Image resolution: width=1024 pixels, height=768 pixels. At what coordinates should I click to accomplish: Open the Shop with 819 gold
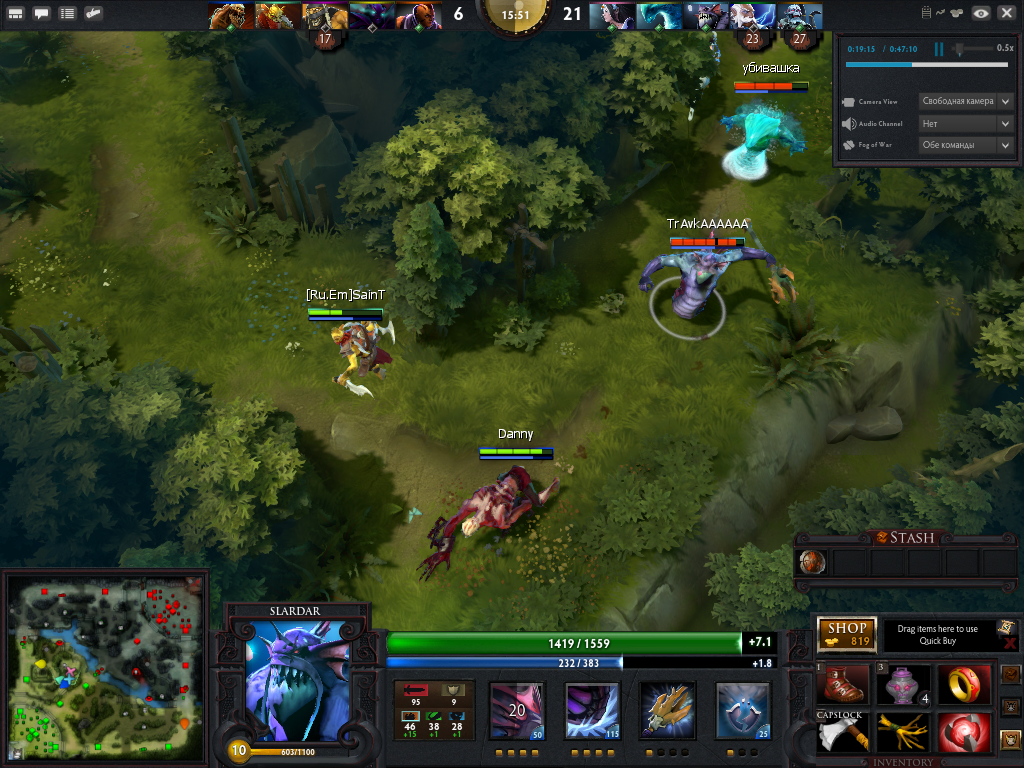(847, 635)
